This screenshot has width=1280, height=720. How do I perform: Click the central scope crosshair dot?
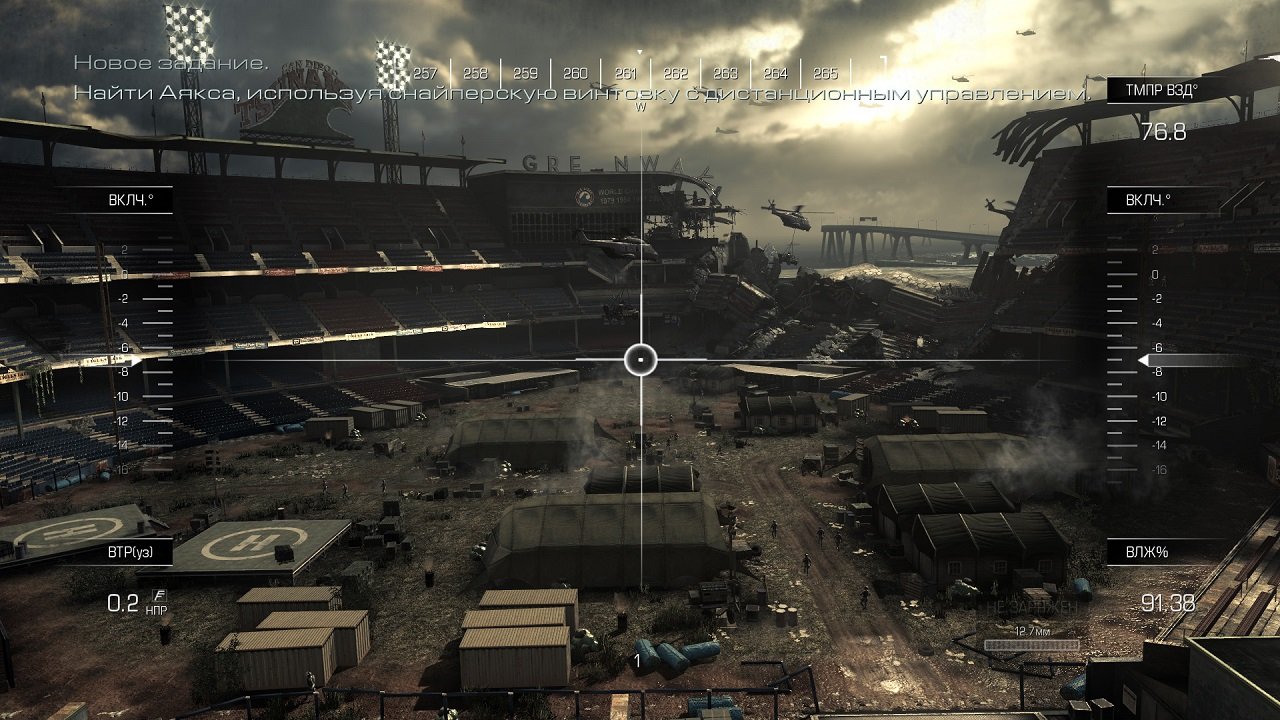click(x=640, y=358)
